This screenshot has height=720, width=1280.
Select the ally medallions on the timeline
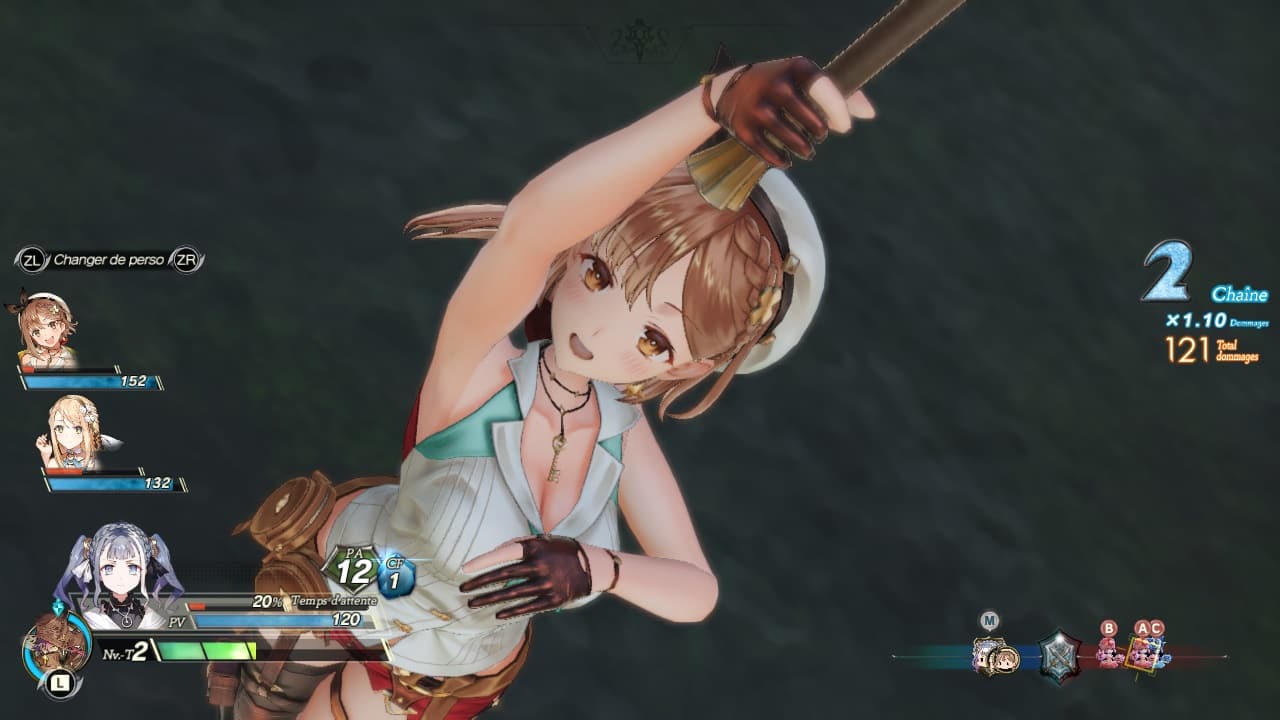tap(995, 655)
